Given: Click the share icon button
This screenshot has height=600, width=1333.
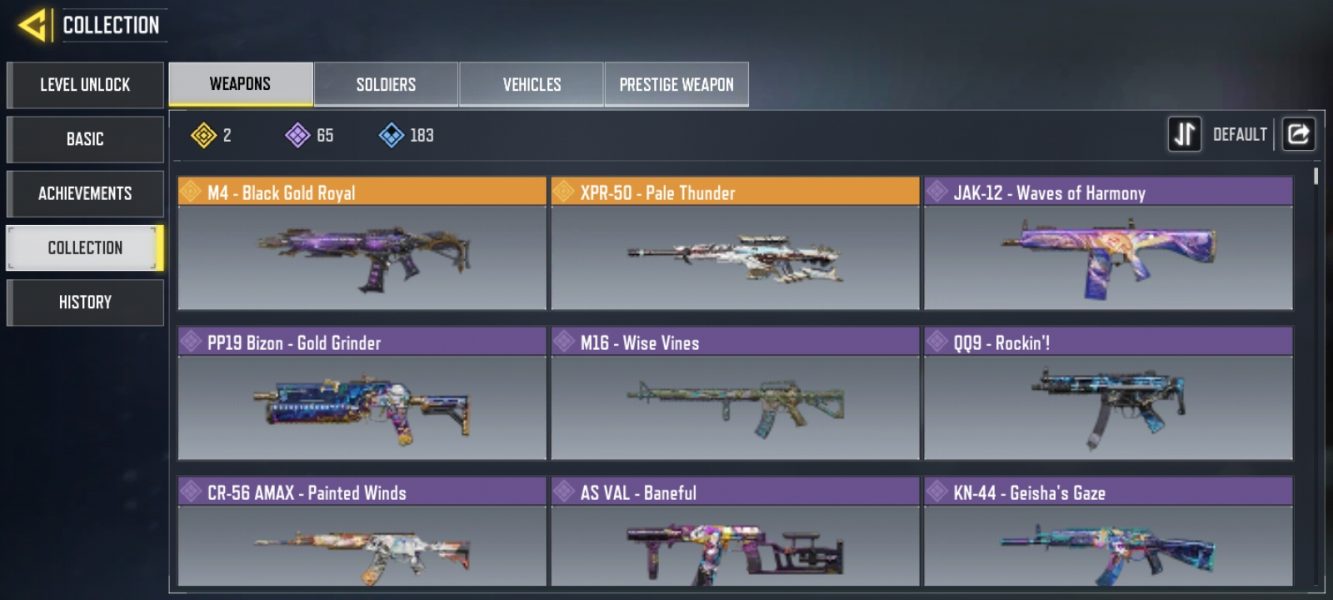Looking at the screenshot, I should click(x=1298, y=134).
